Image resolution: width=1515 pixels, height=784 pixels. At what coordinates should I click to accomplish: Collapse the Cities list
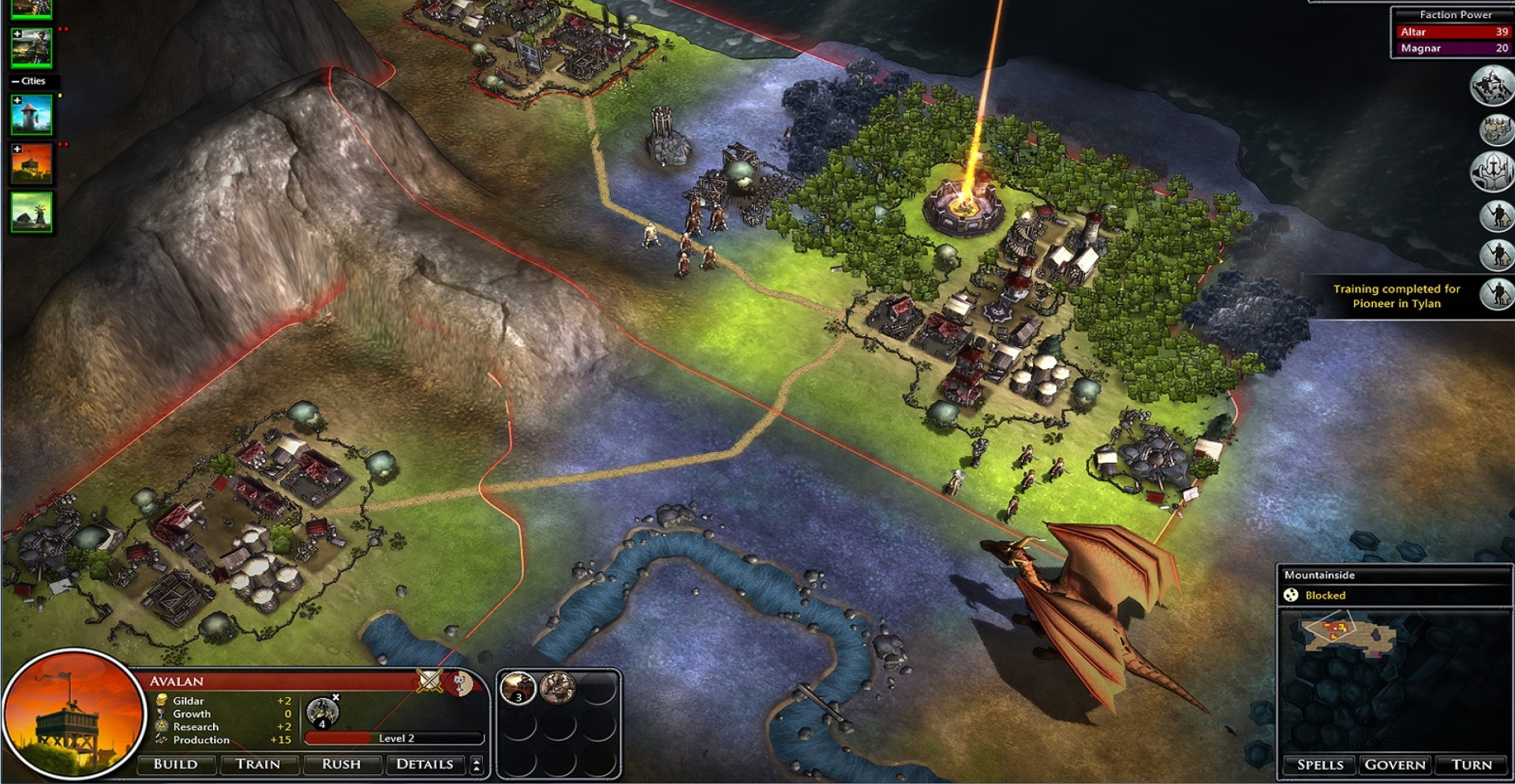pos(15,81)
